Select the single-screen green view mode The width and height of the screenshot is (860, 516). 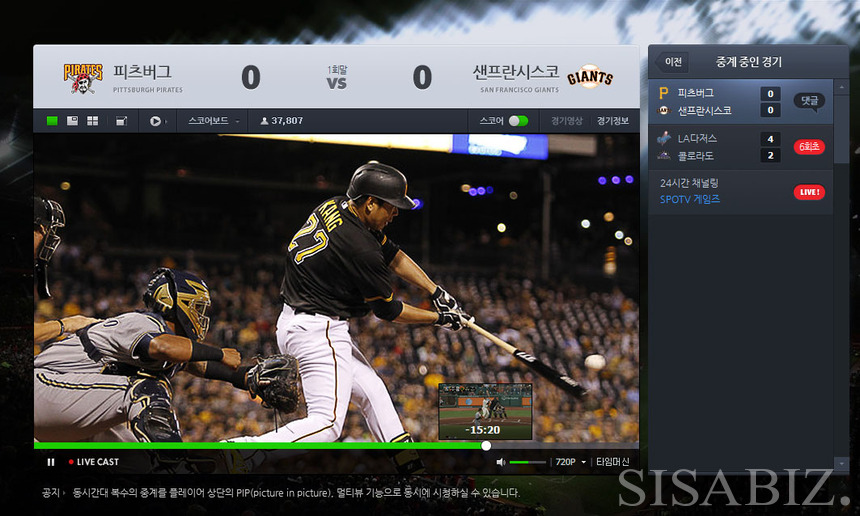click(x=52, y=121)
